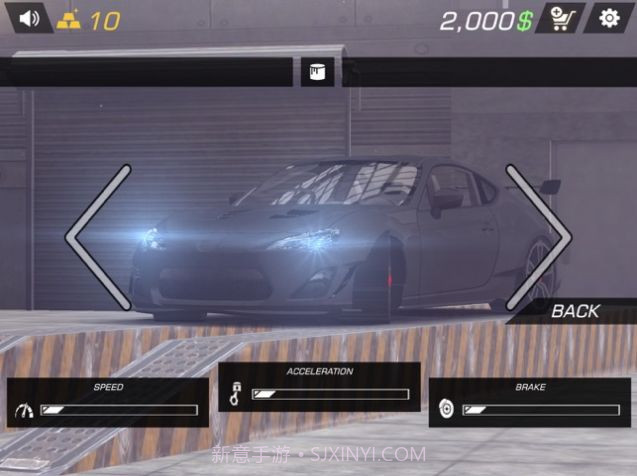Show the previous car with left arrow

(x=98, y=237)
